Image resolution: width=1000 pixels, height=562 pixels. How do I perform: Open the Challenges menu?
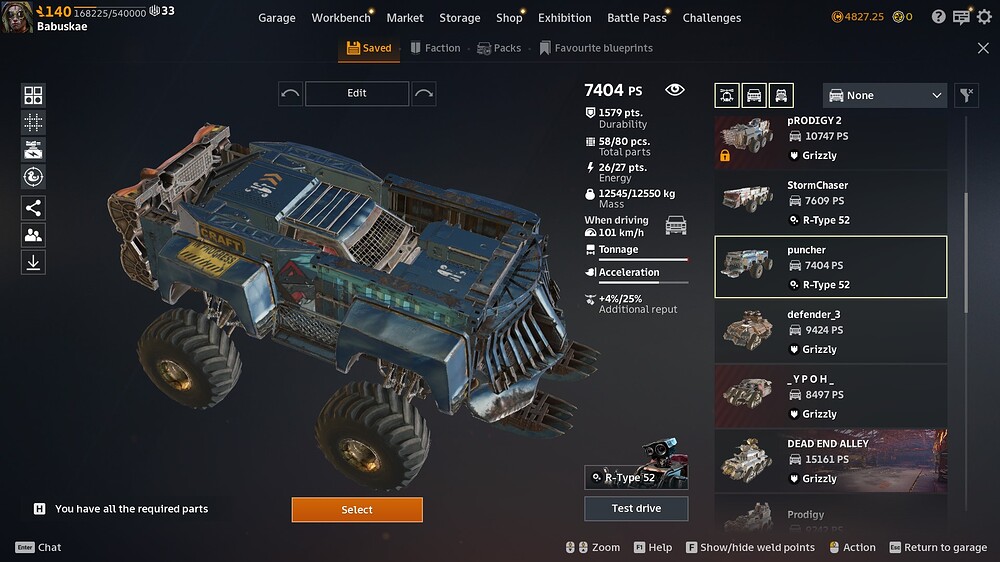[712, 18]
